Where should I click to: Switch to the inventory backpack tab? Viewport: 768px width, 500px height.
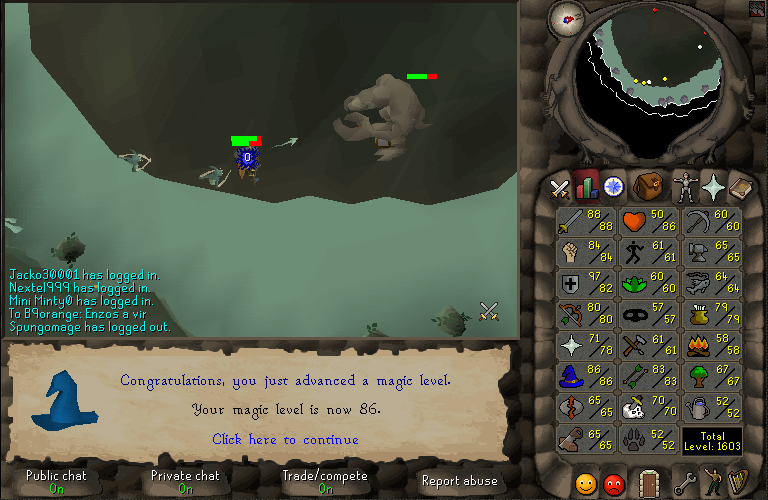649,186
